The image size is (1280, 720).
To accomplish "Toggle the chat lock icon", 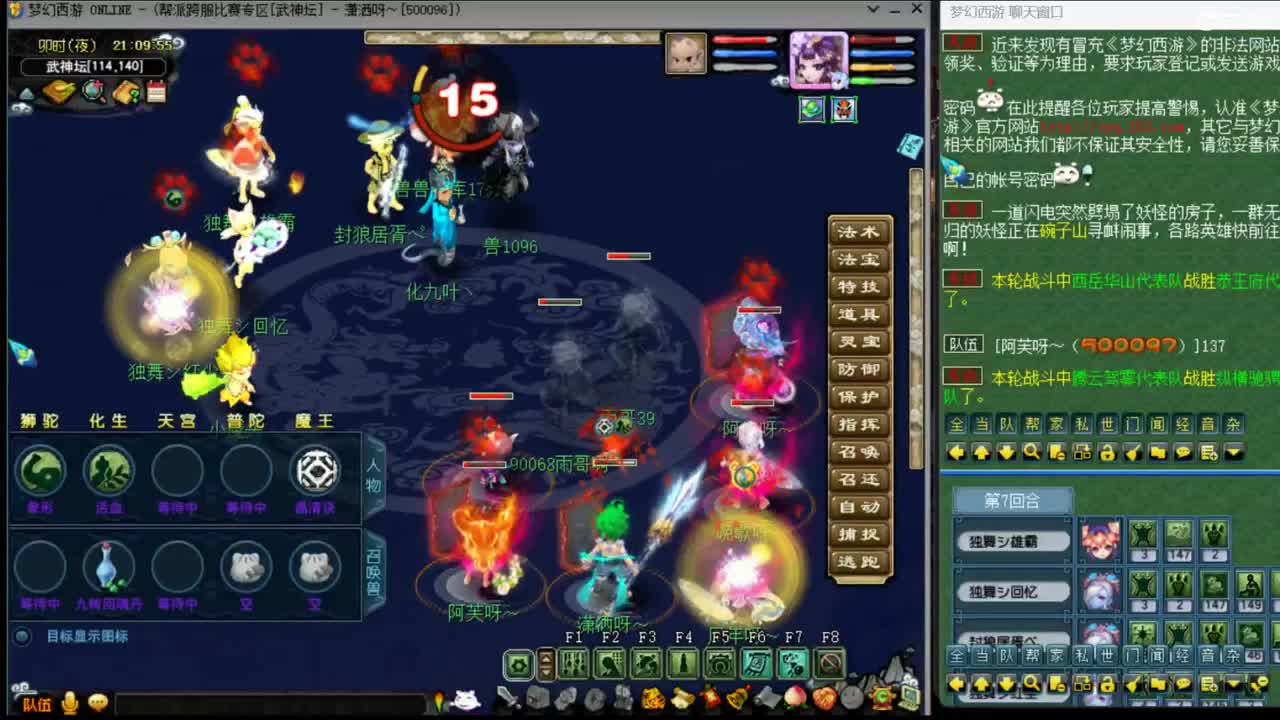I will click(1107, 452).
